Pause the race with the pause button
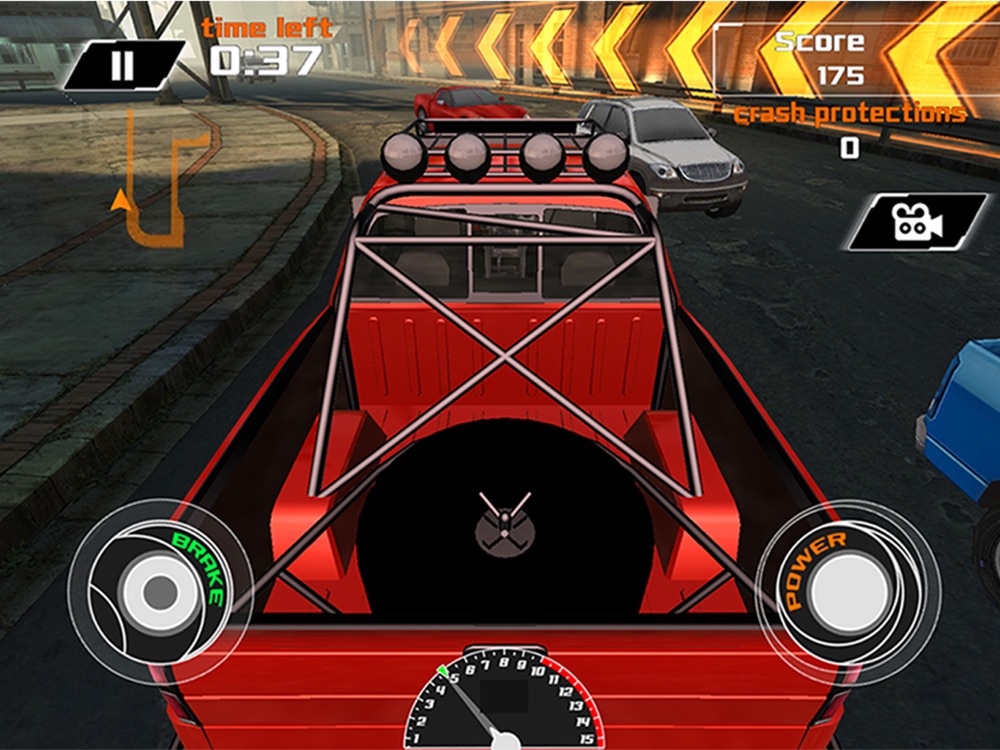 click(x=123, y=66)
